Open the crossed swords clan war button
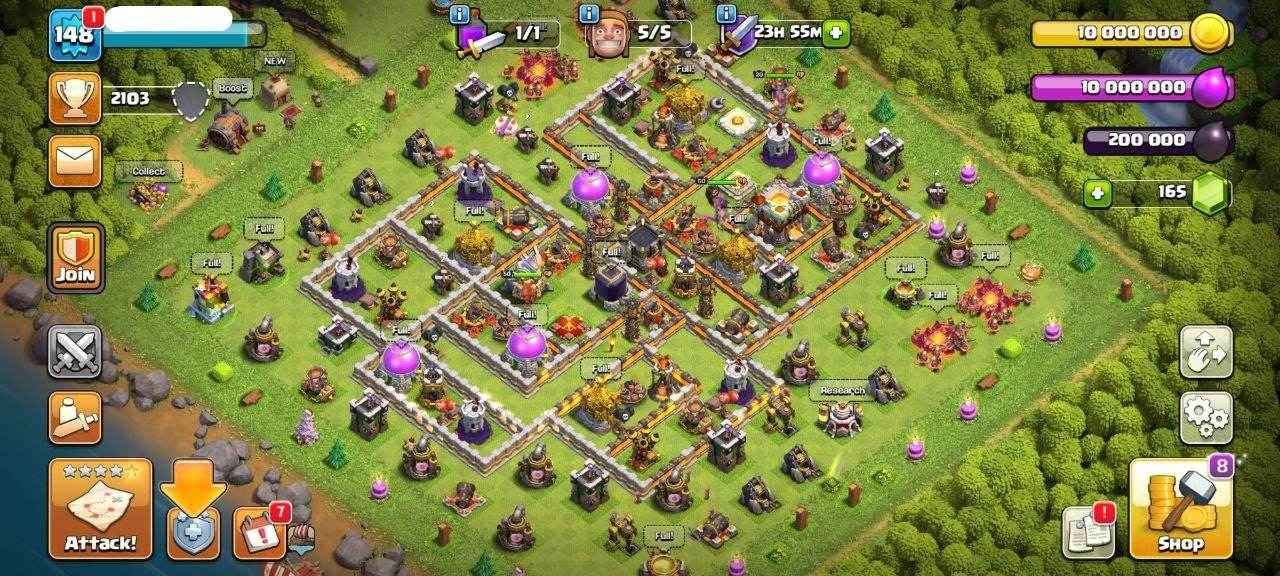 [75, 352]
